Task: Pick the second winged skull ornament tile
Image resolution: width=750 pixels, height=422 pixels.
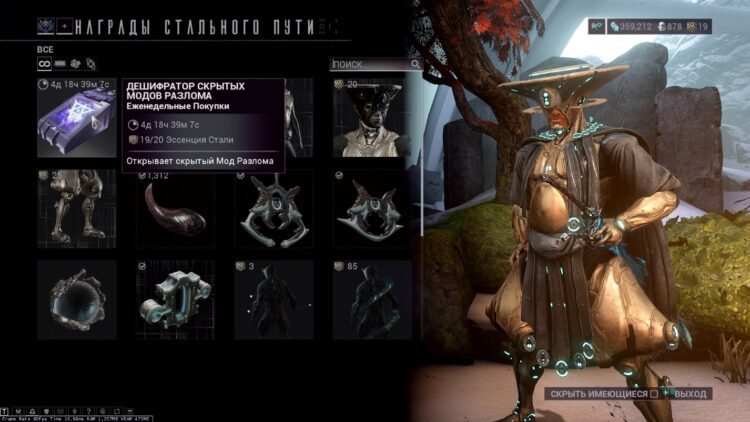Action: point(372,208)
